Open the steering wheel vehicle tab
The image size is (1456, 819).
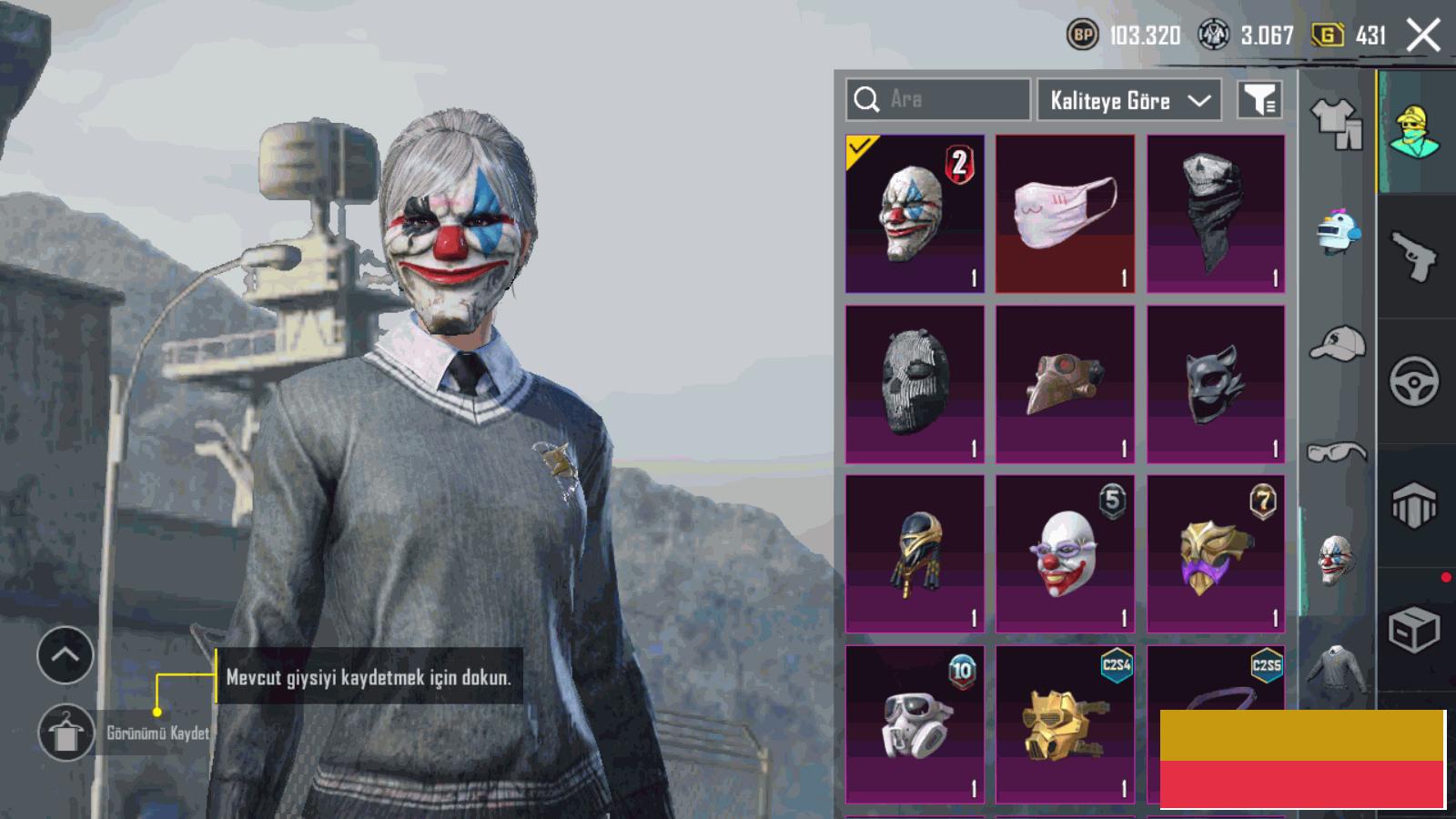pos(1414,381)
